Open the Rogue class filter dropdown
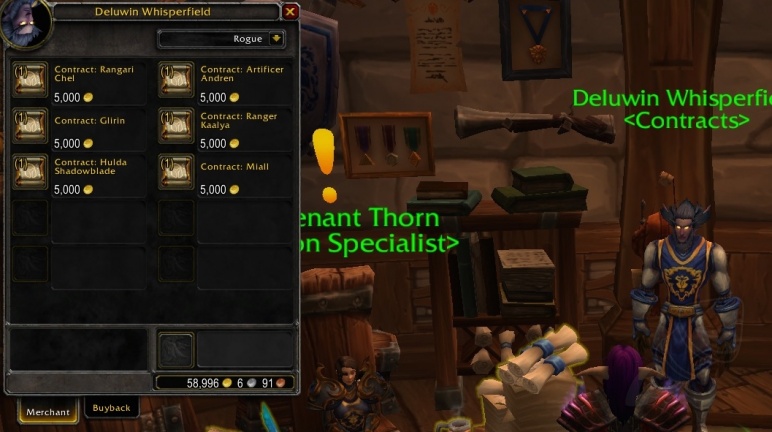Image resolution: width=772 pixels, height=432 pixels. 276,39
